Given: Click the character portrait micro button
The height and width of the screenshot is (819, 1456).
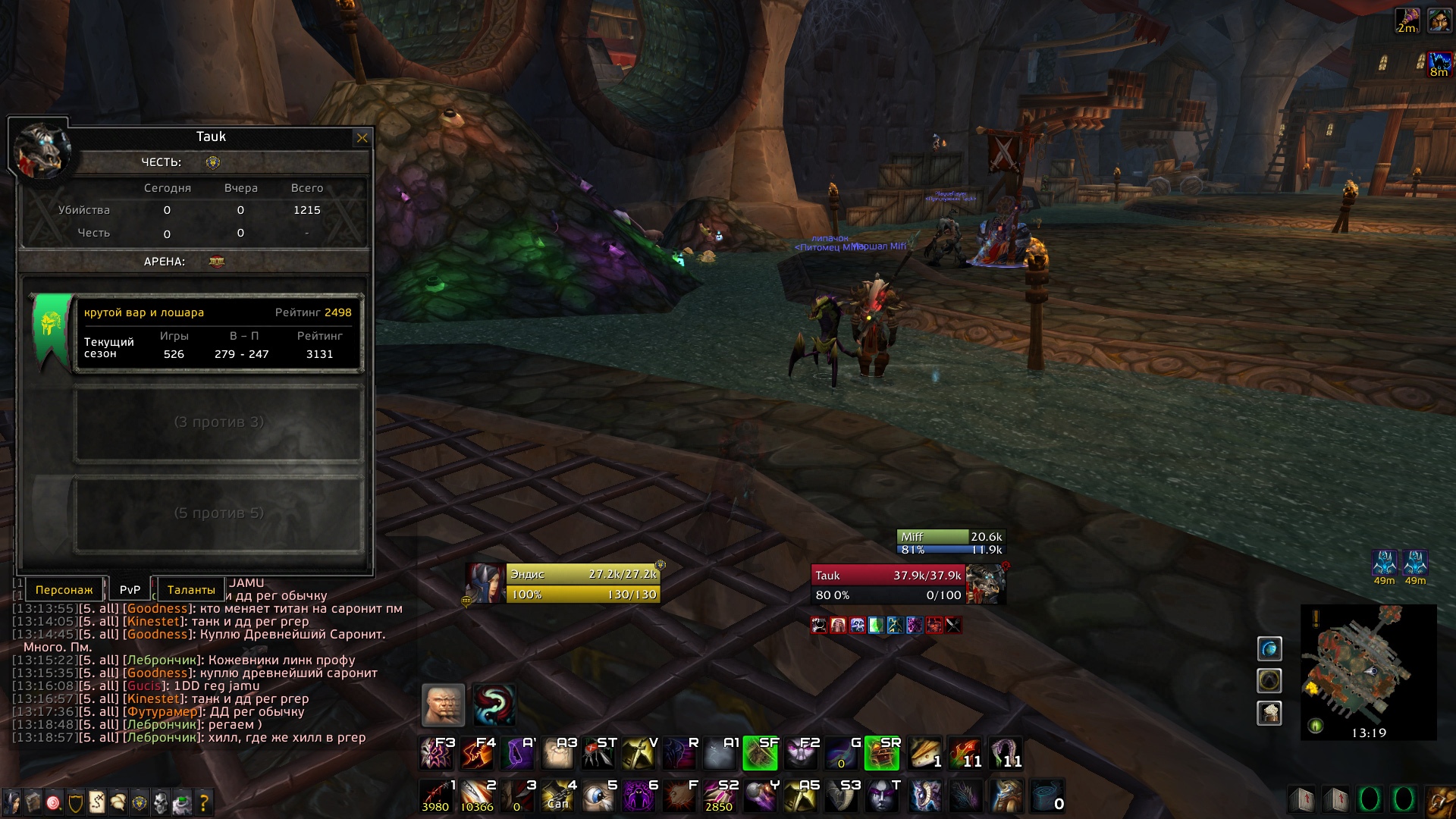Looking at the screenshot, I should click(11, 802).
